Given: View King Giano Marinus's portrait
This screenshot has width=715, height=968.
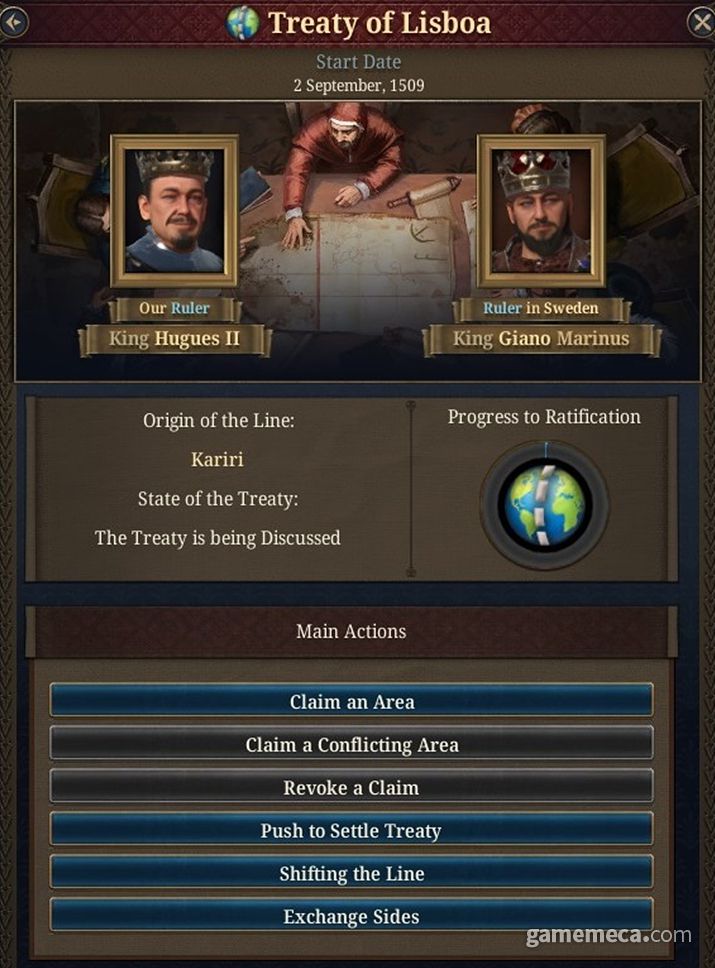Looking at the screenshot, I should pyautogui.click(x=541, y=210).
